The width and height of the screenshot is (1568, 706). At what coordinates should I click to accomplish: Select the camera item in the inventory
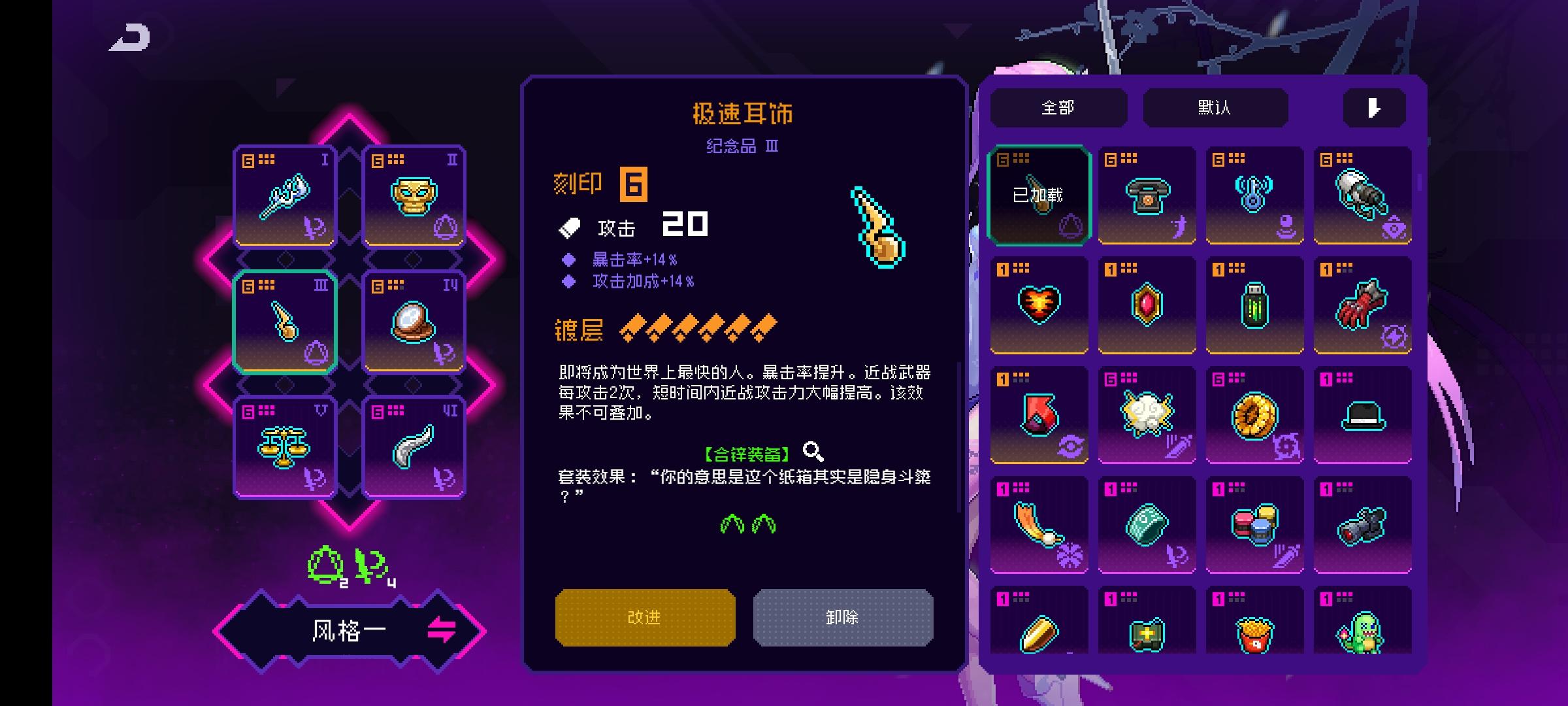pyautogui.click(x=1360, y=524)
